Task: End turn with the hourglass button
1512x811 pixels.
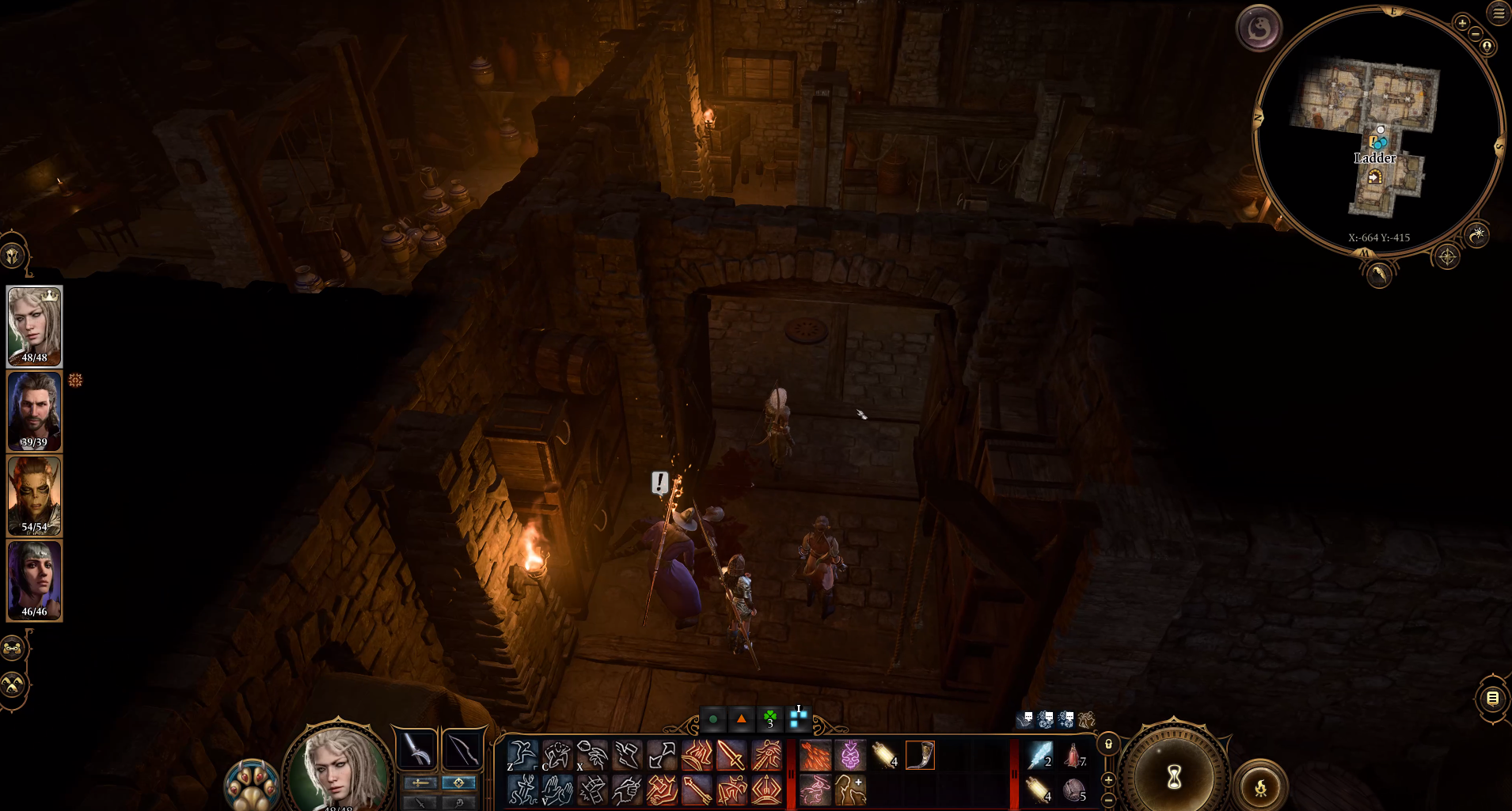Action: click(1174, 776)
